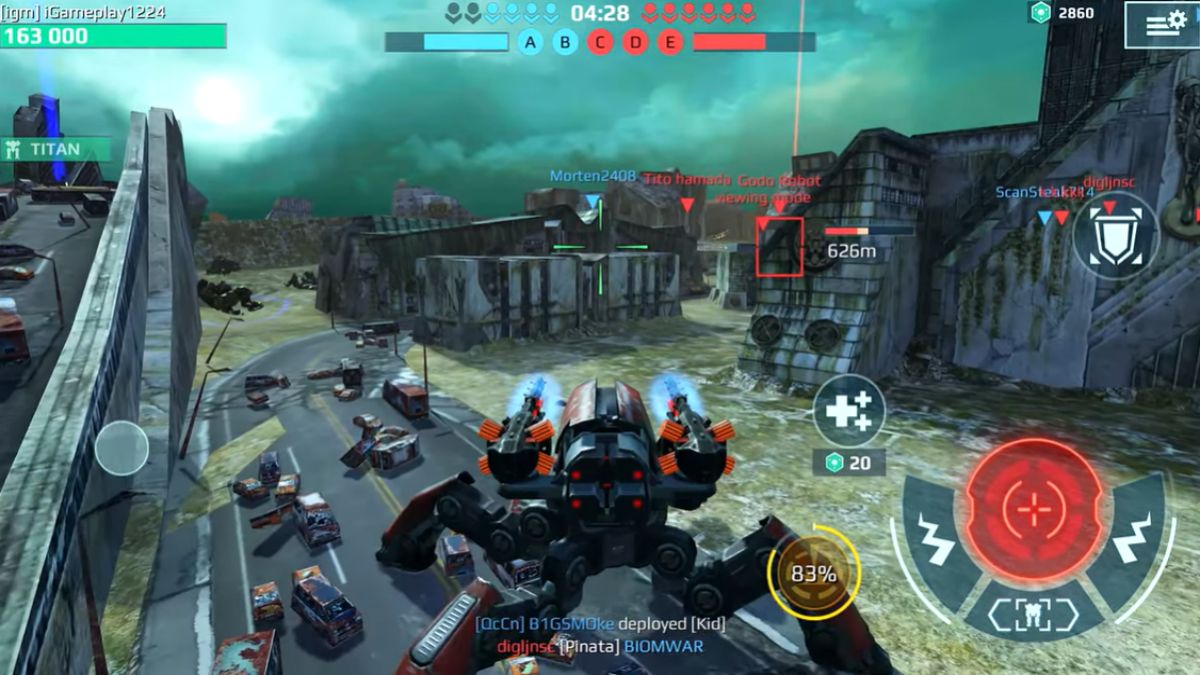Tap the TITAN deploy button
The width and height of the screenshot is (1200, 675).
55,149
